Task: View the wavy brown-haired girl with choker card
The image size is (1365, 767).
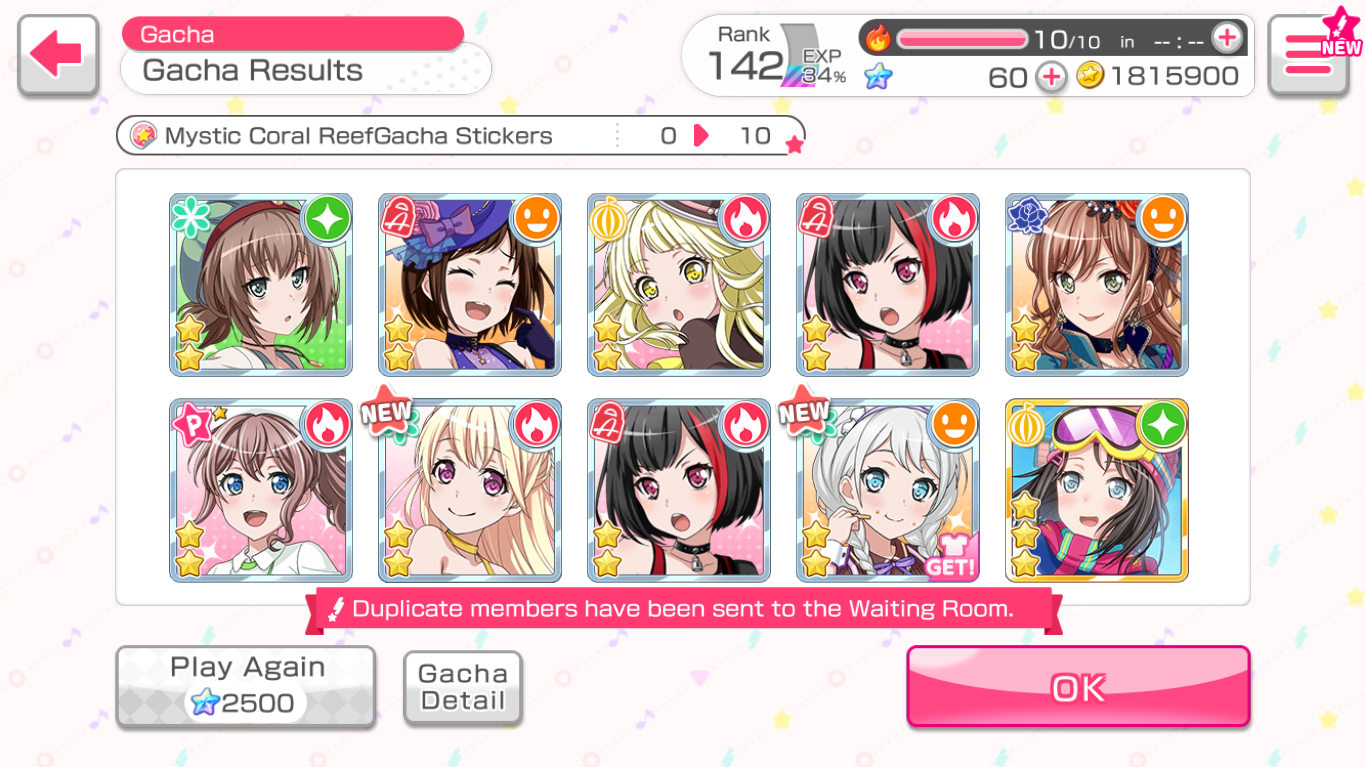Action: 1096,285
